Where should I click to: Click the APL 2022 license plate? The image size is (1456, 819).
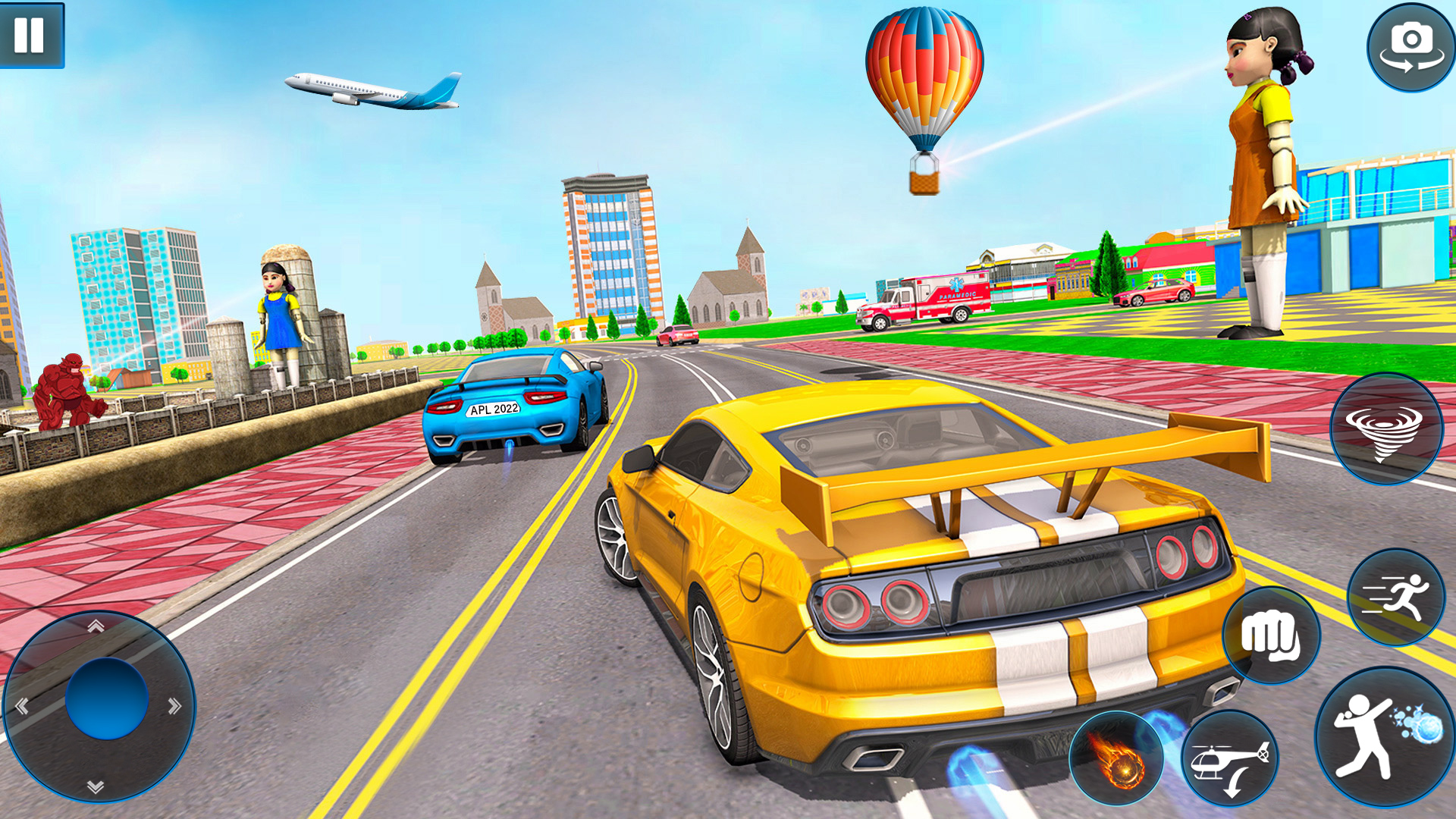[x=493, y=408]
